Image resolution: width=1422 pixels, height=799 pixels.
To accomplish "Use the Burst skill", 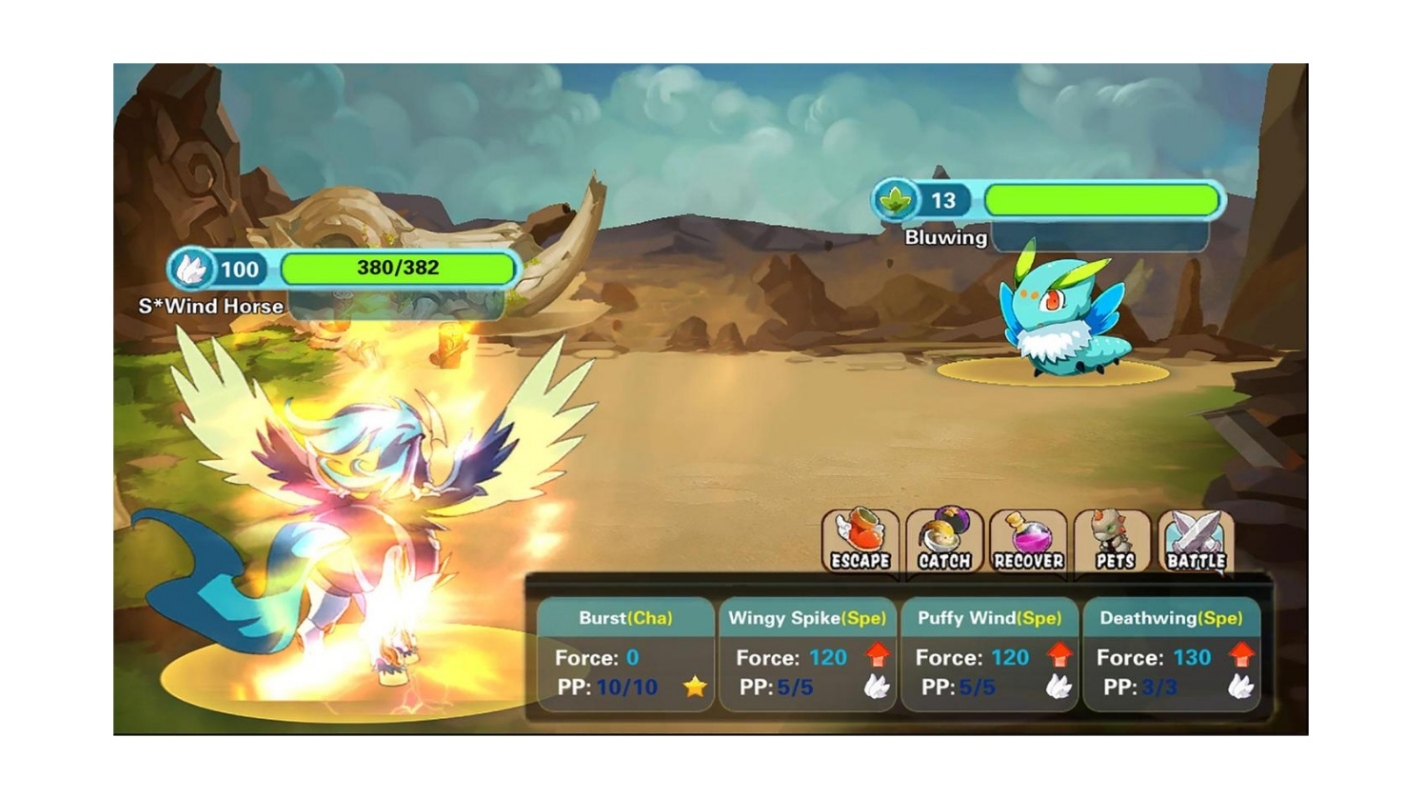I will [x=626, y=654].
